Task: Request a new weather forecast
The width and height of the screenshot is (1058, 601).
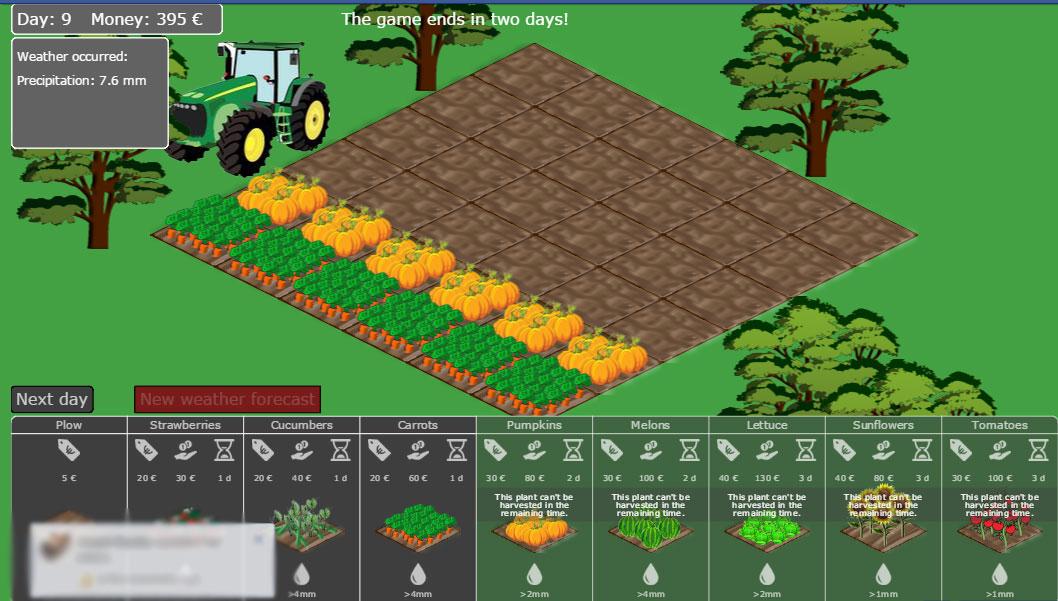Action: (227, 399)
